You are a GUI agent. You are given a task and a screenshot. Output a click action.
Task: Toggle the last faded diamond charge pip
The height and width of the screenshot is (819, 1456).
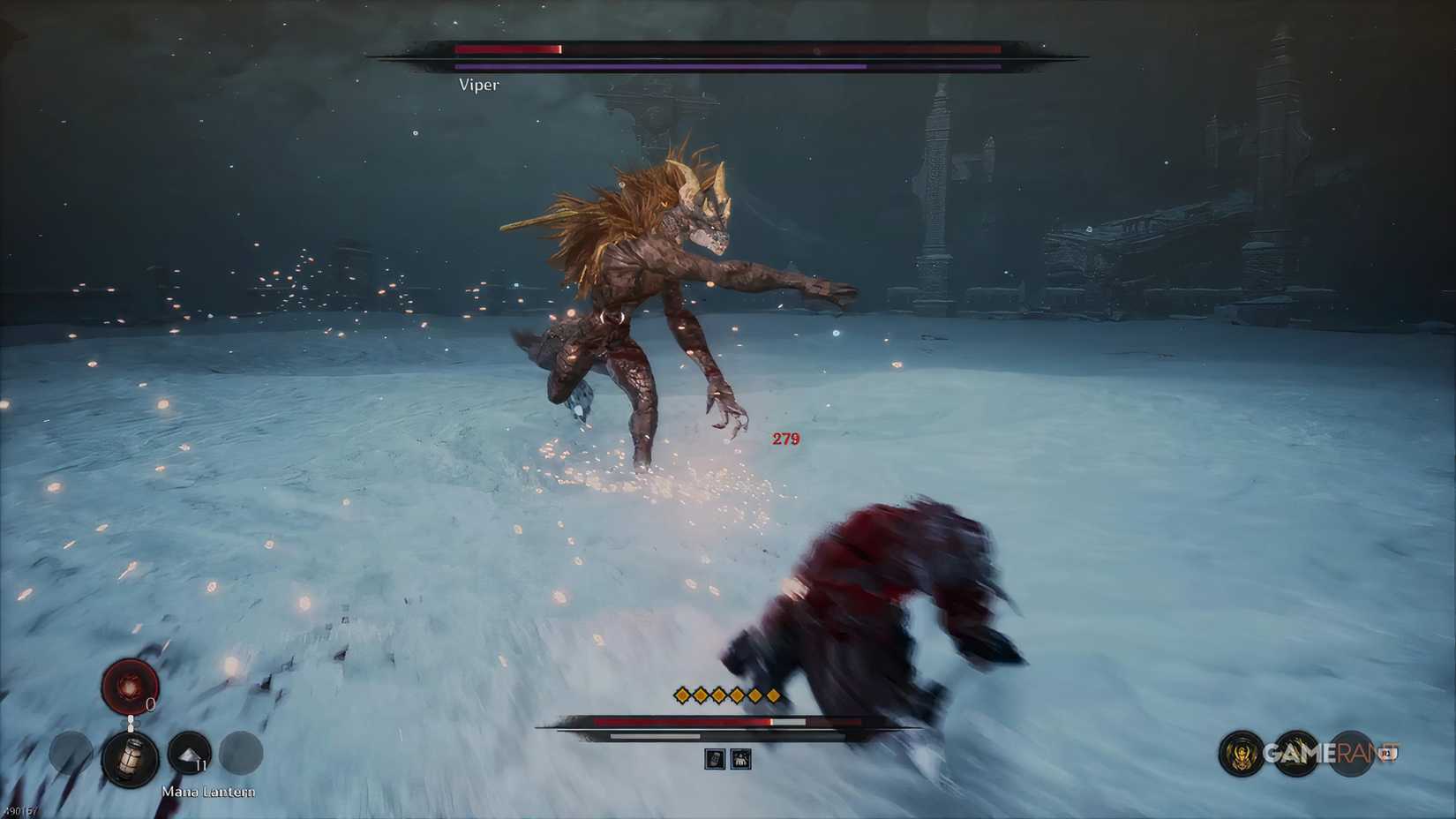773,695
